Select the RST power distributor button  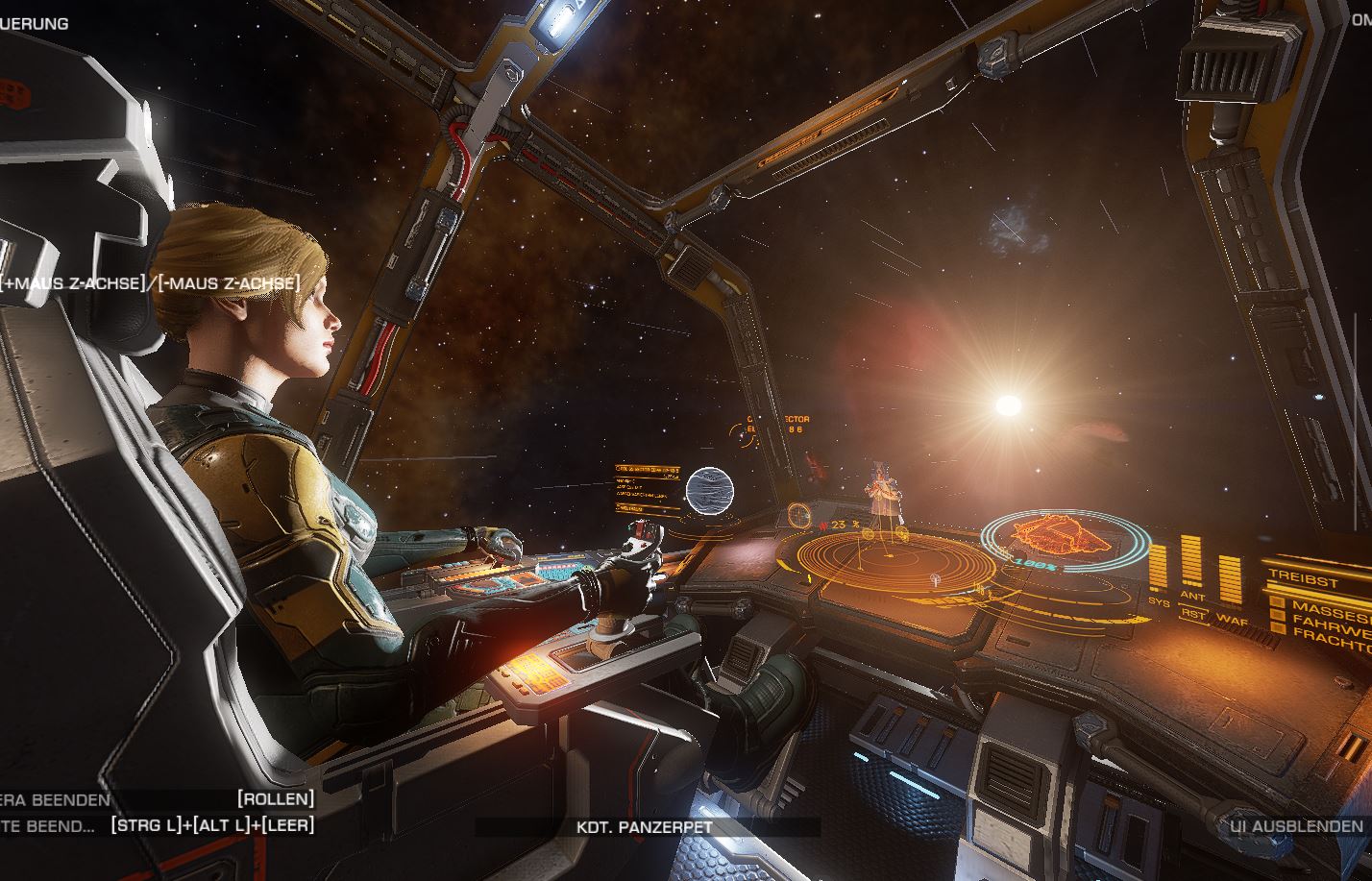pos(1193,614)
